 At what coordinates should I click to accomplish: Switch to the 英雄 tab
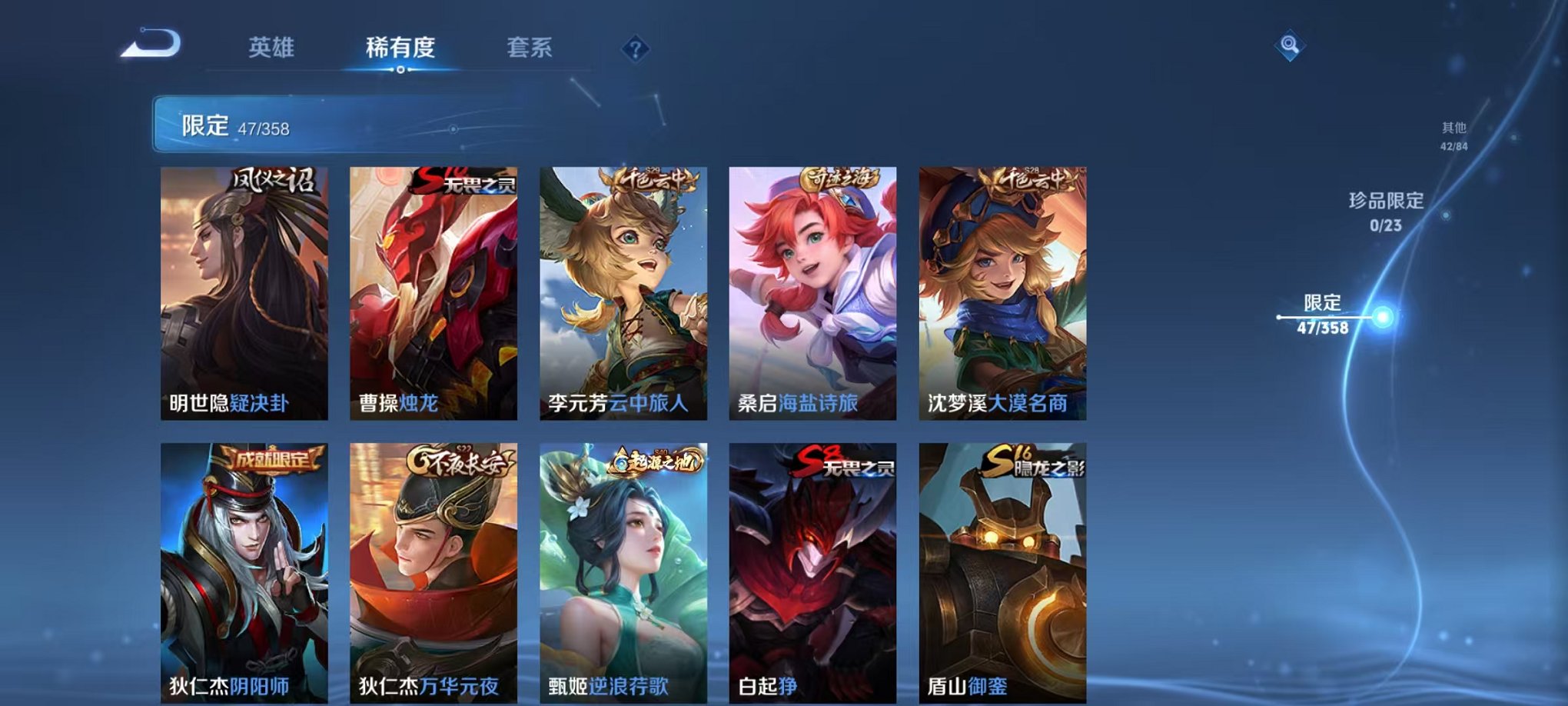point(273,48)
